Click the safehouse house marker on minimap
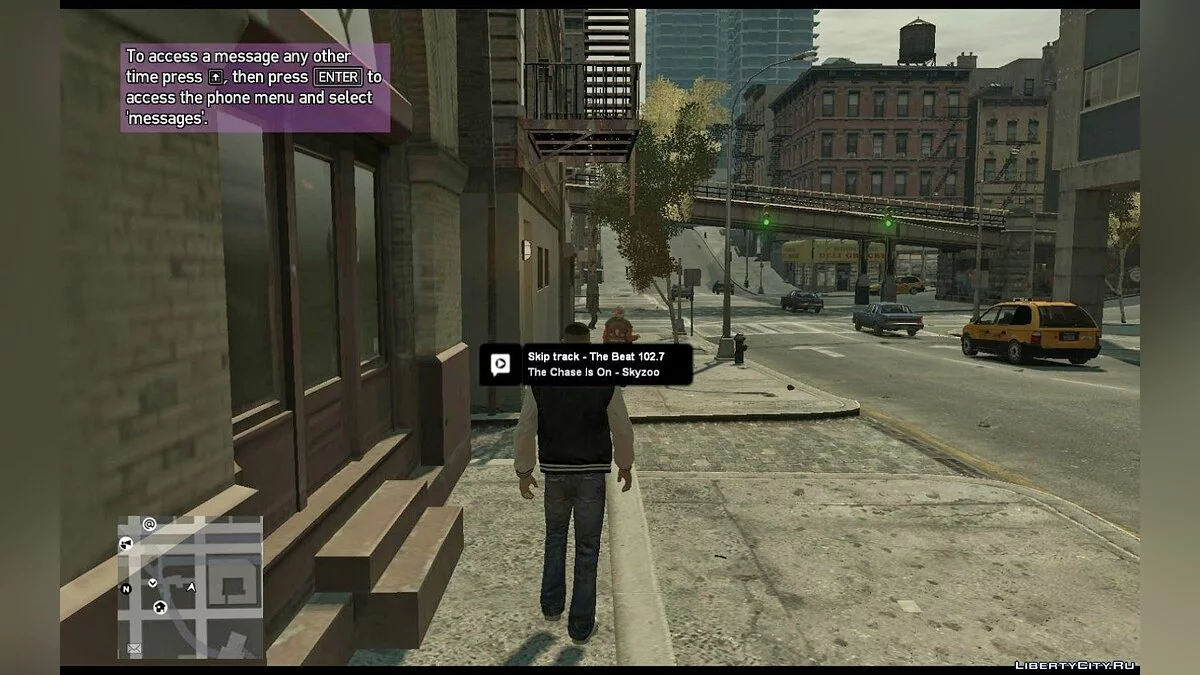The height and width of the screenshot is (675, 1200). [161, 607]
